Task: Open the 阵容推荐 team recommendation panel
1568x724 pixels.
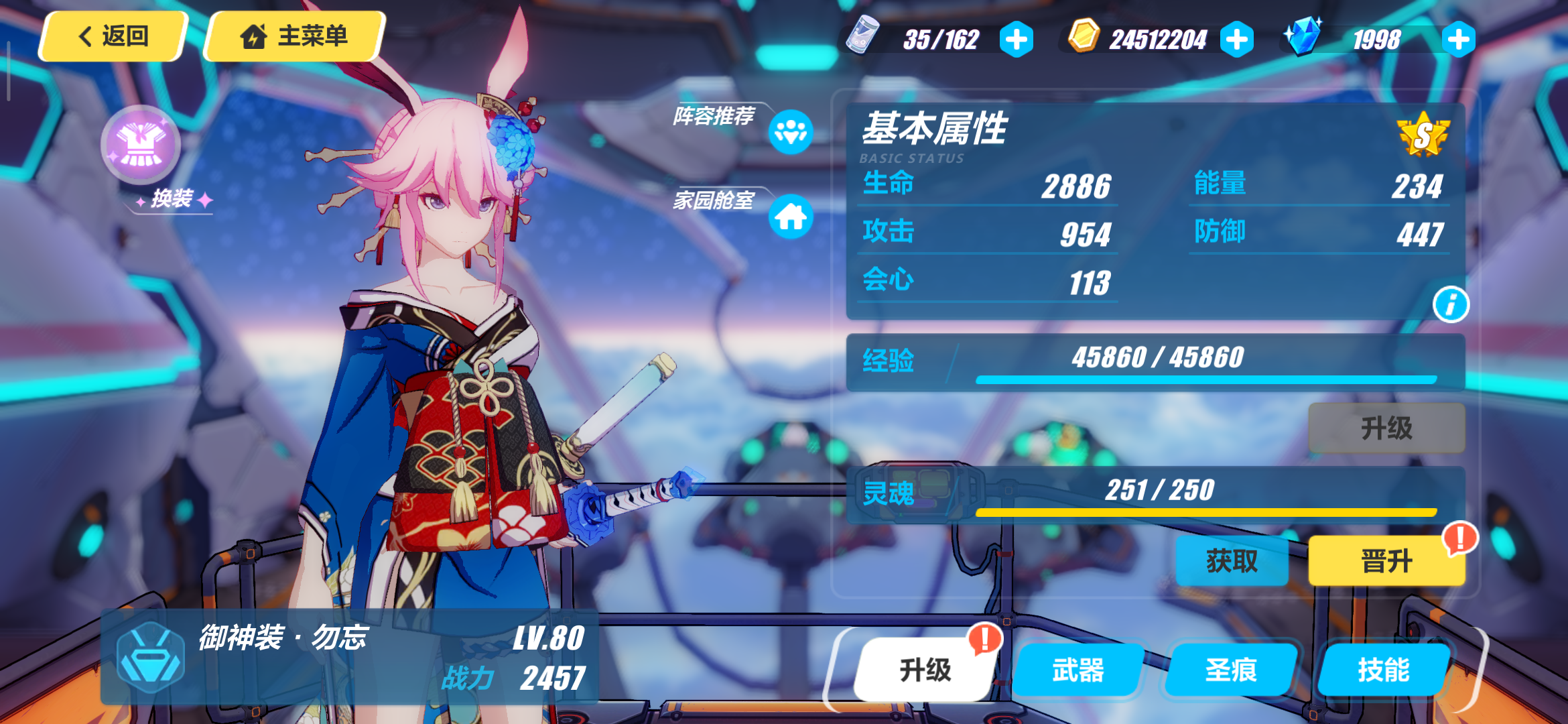Action: (792, 133)
